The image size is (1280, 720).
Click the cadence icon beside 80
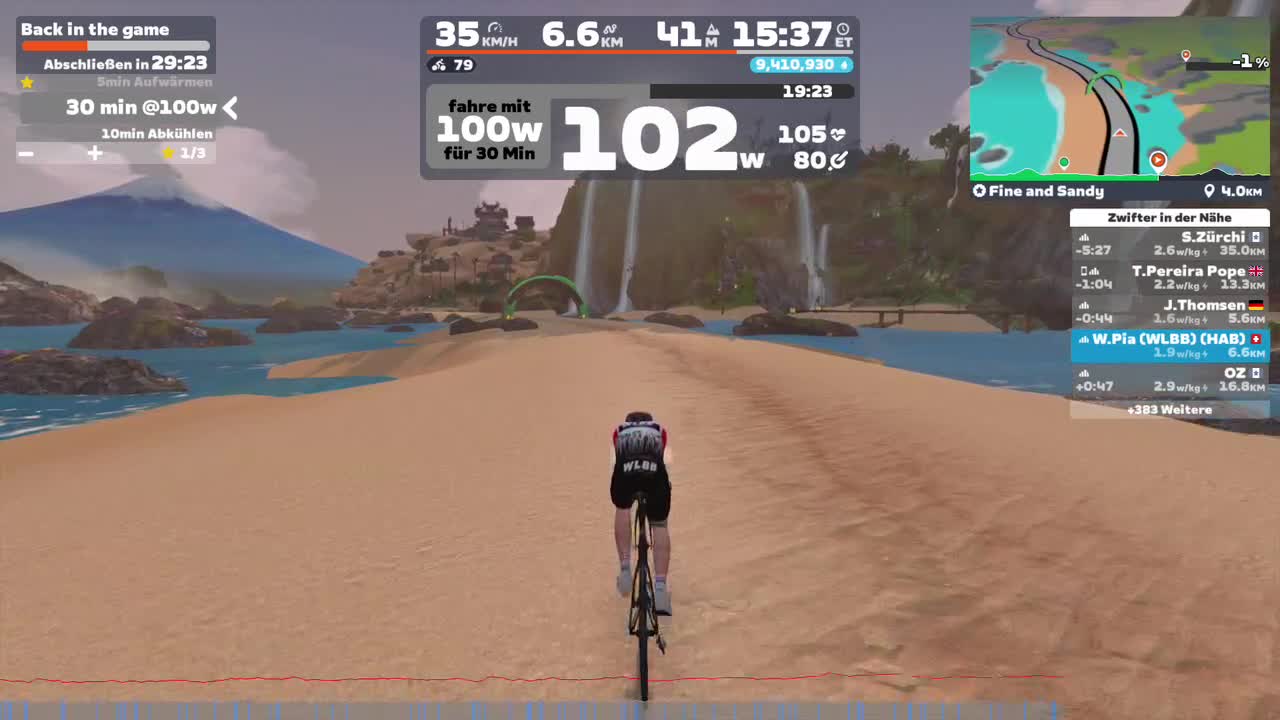point(837,160)
